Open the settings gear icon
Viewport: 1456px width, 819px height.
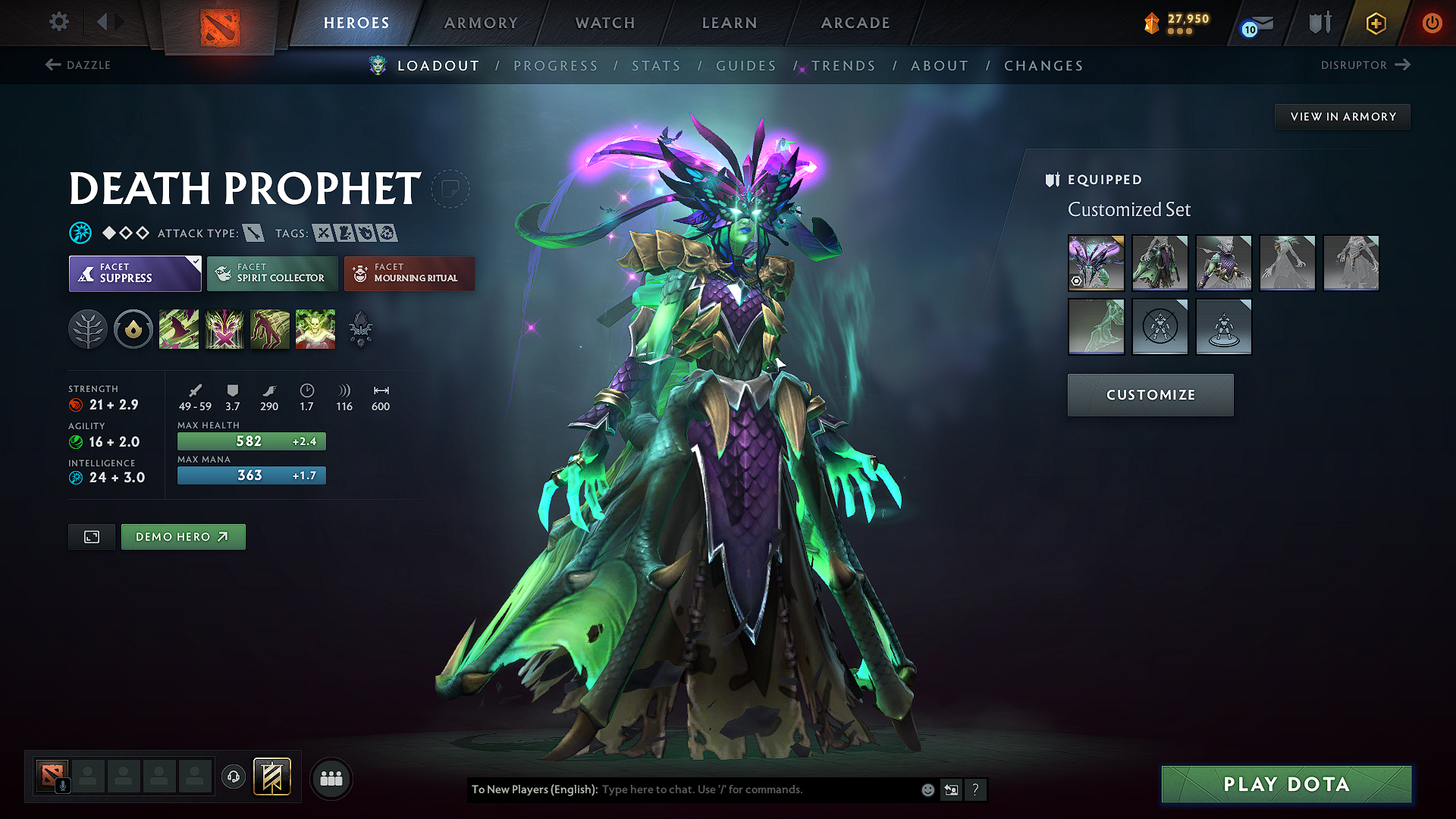(59, 22)
